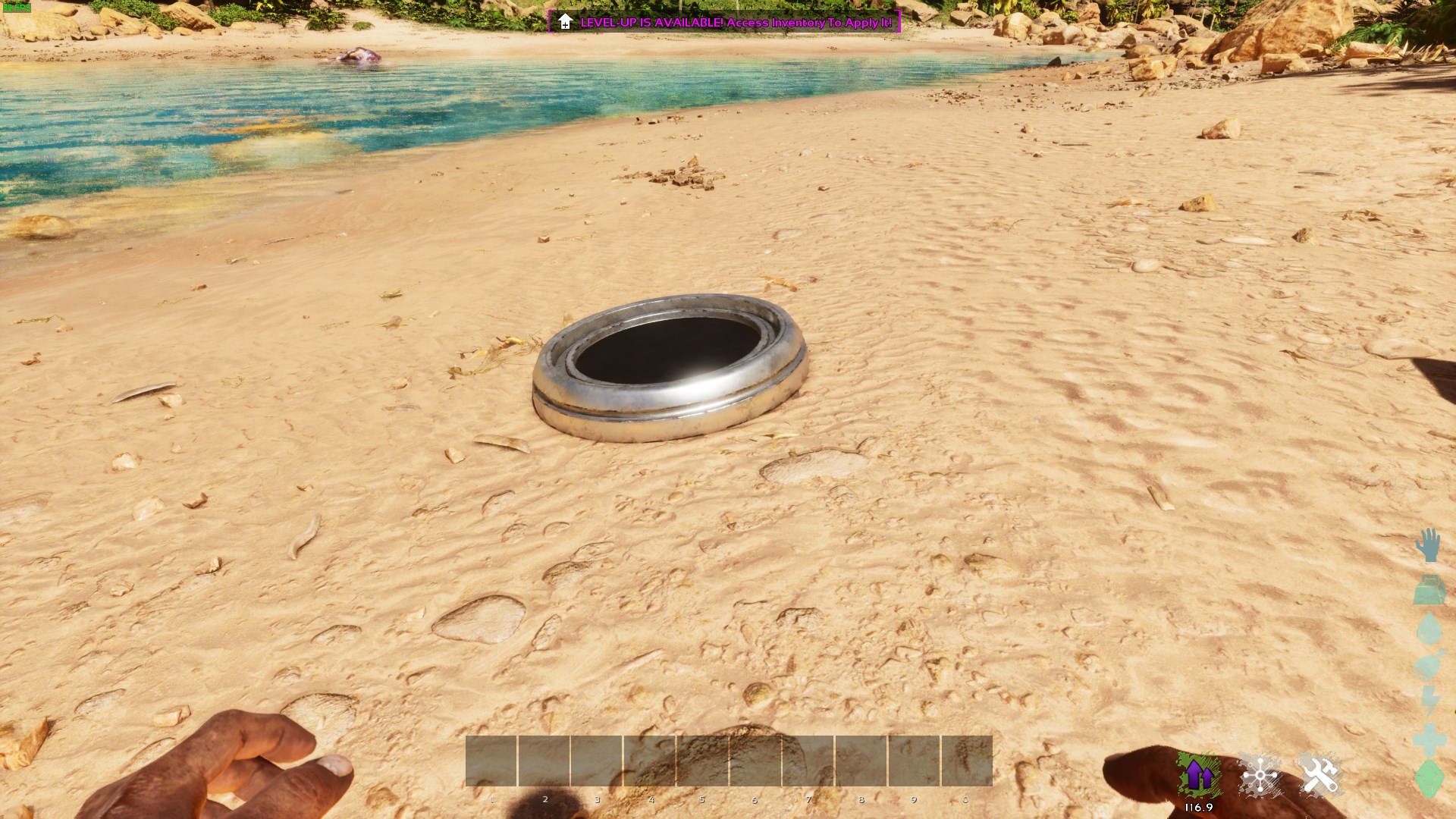
Task: Click the white arrow icon in the level-up banner
Action: pyautogui.click(x=564, y=23)
